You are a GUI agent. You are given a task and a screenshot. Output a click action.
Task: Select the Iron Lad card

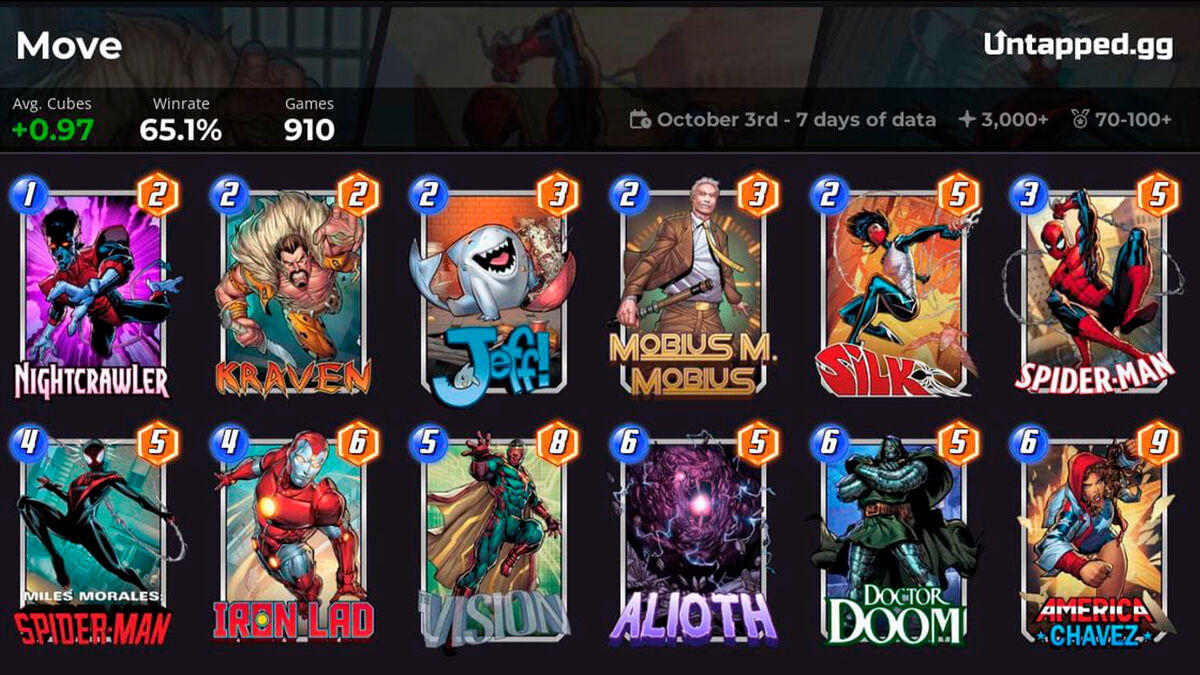click(x=292, y=540)
